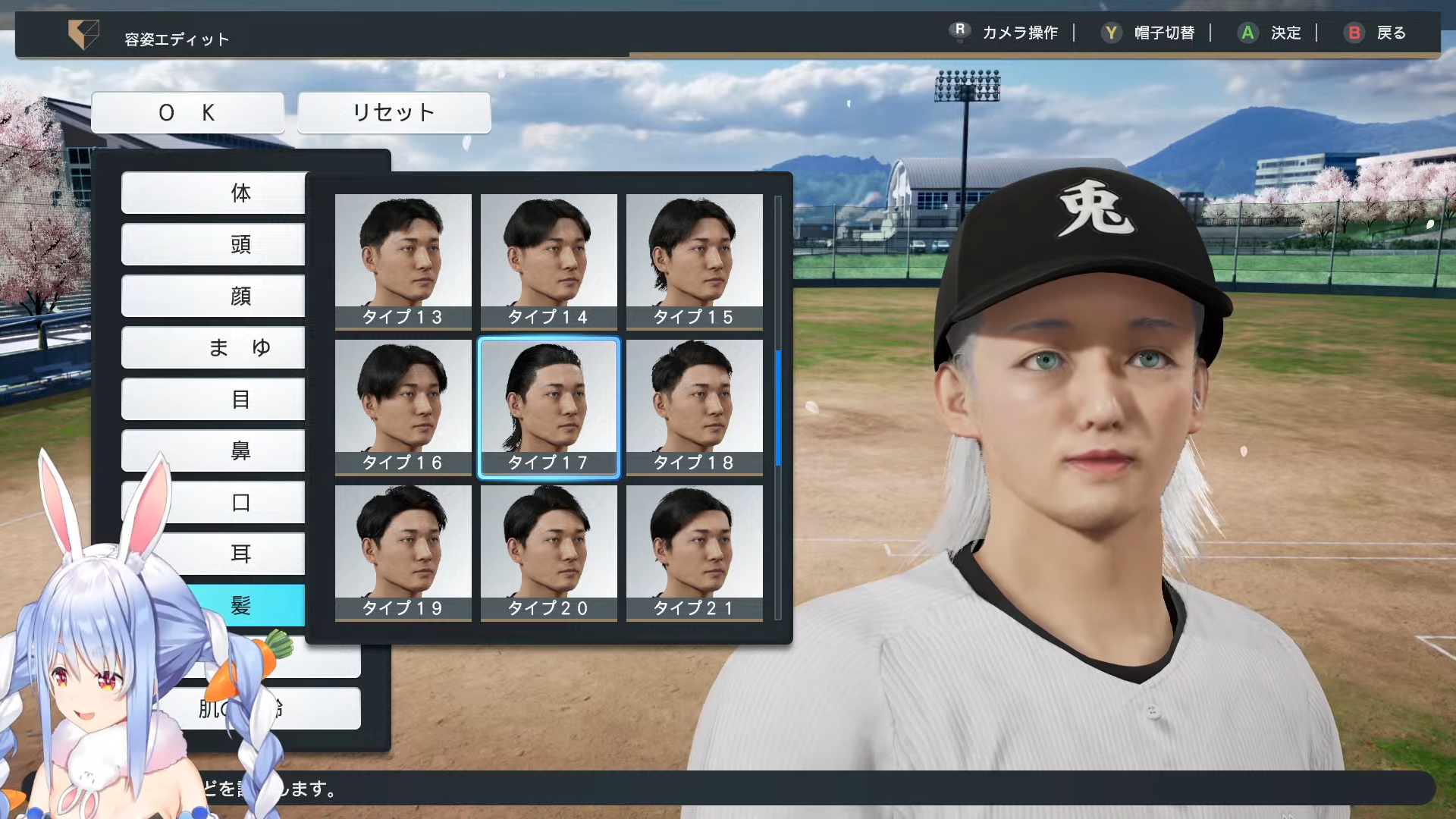Open the 体 body category
The height and width of the screenshot is (819, 1456).
coord(214,193)
